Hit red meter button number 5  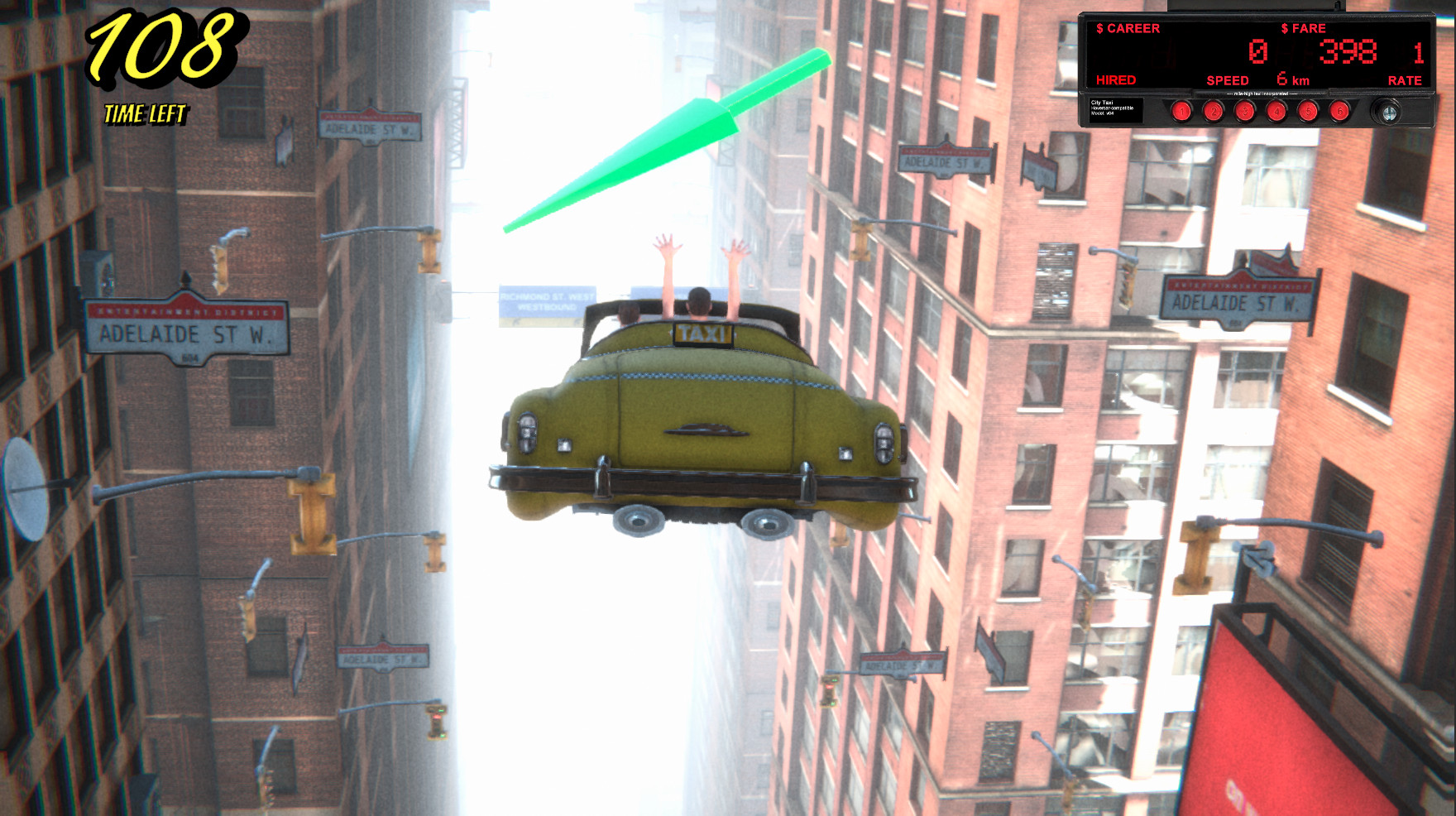(x=1308, y=111)
